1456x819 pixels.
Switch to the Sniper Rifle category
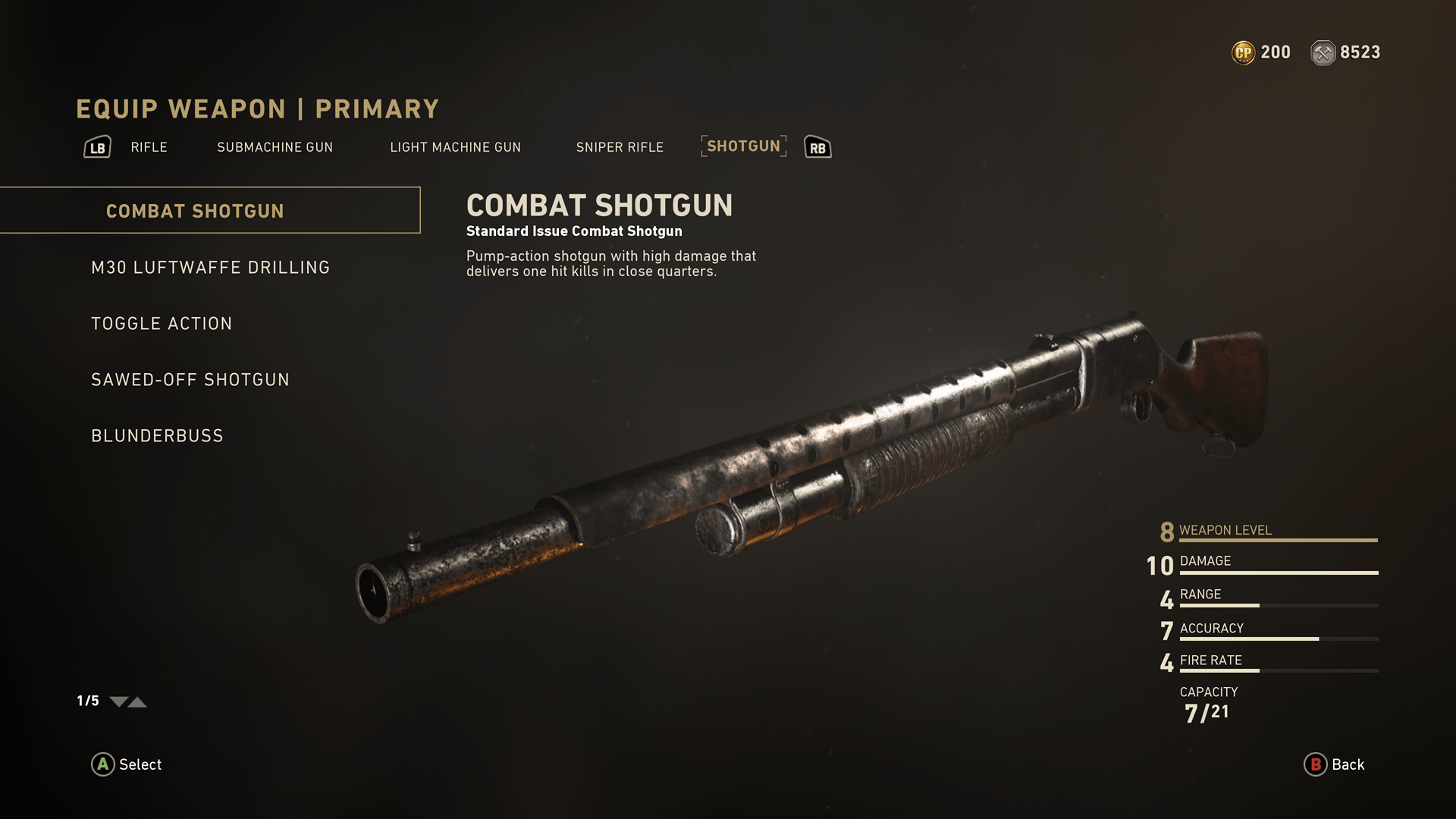(619, 147)
